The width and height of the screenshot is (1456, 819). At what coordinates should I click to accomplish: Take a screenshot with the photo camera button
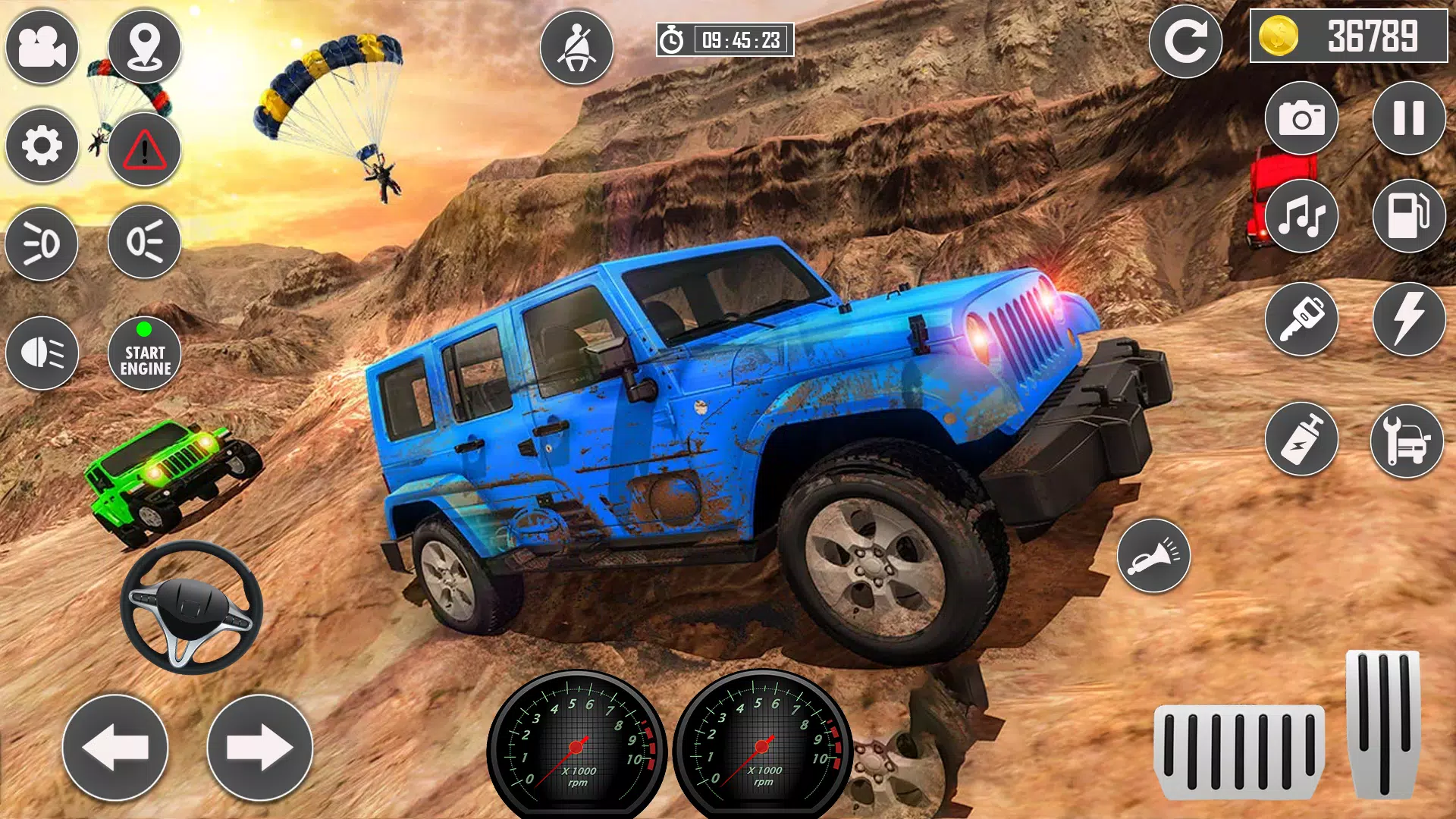1301,118
